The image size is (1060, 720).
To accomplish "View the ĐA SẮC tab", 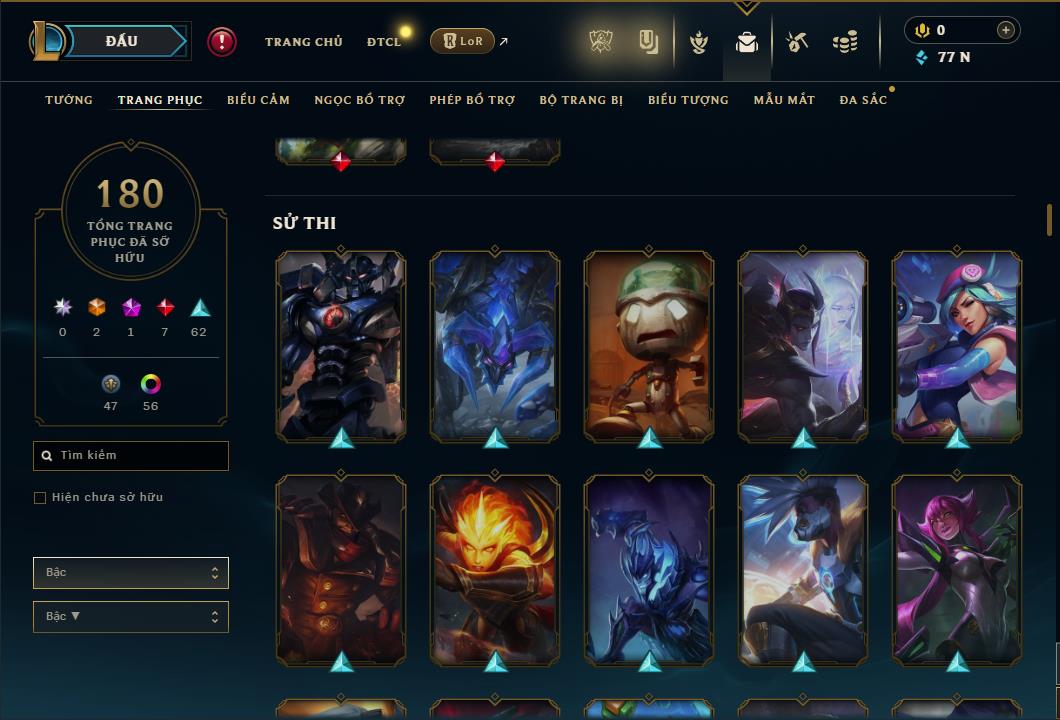I will pos(863,100).
